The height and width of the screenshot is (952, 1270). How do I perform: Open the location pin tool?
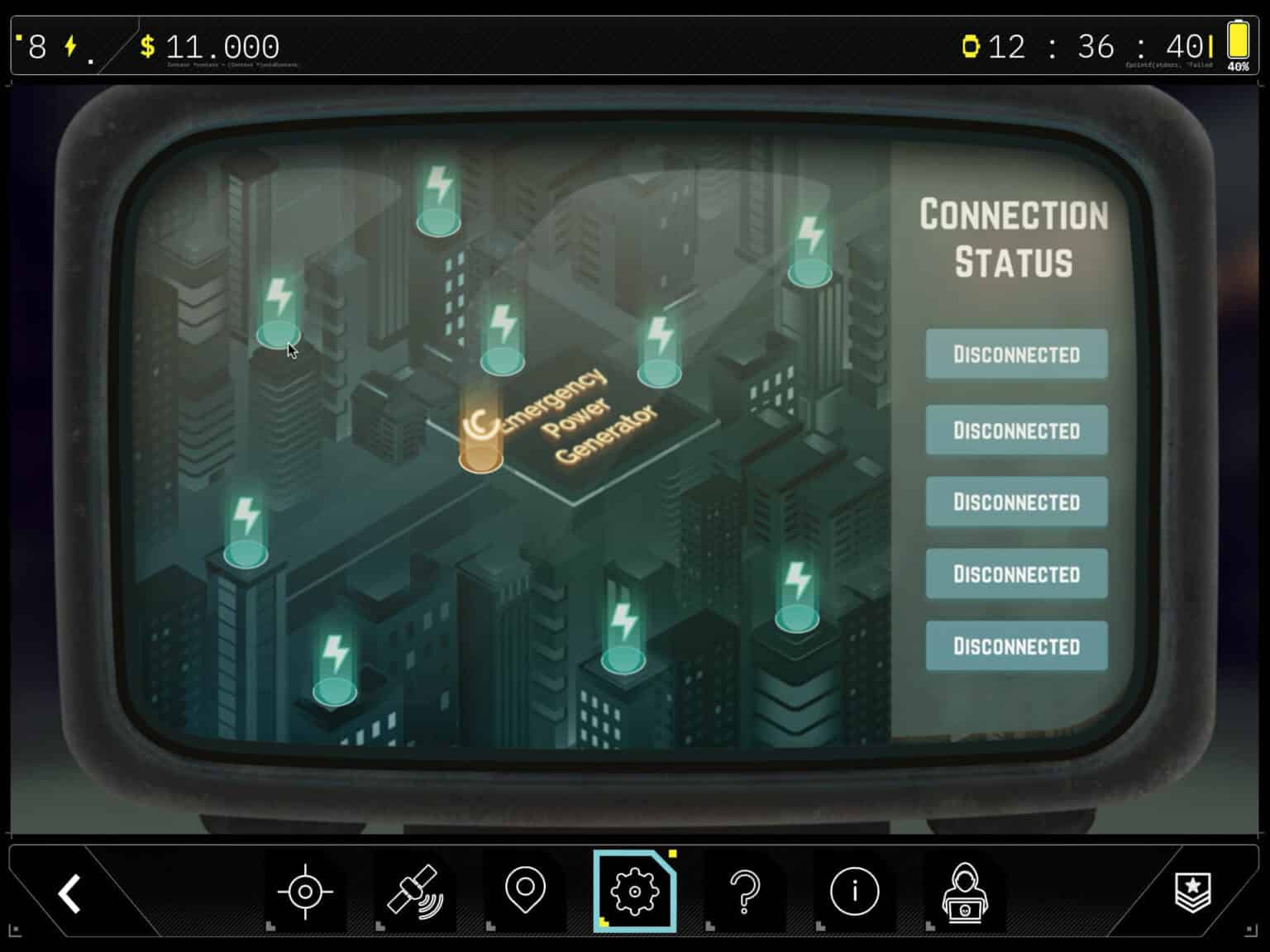click(525, 891)
